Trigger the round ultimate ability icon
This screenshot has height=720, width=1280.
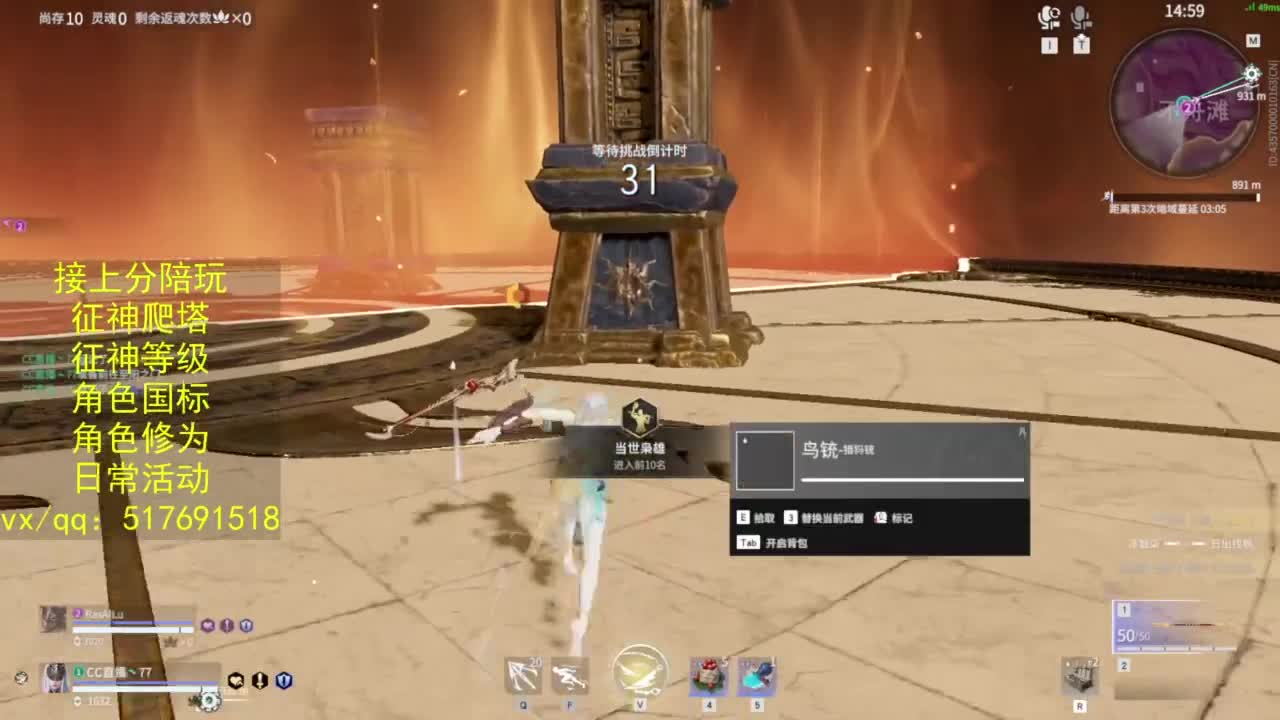pyautogui.click(x=640, y=671)
